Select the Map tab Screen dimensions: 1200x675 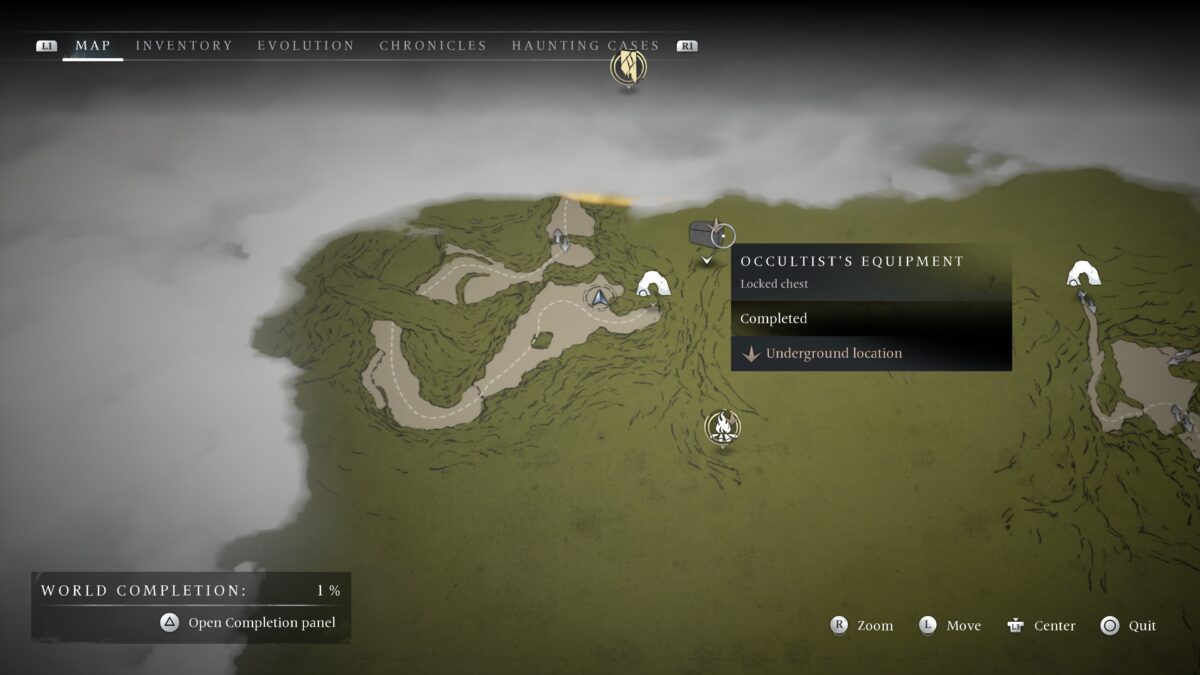coord(93,46)
